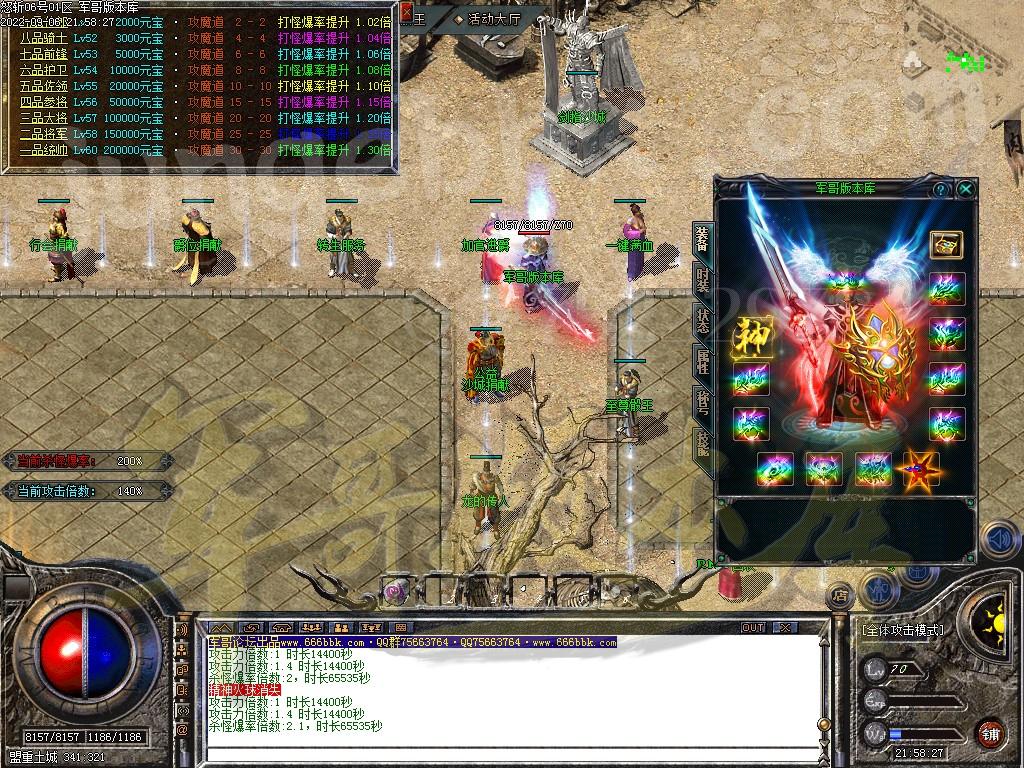
Task: Select the 称号 title tab
Action: (x=703, y=404)
